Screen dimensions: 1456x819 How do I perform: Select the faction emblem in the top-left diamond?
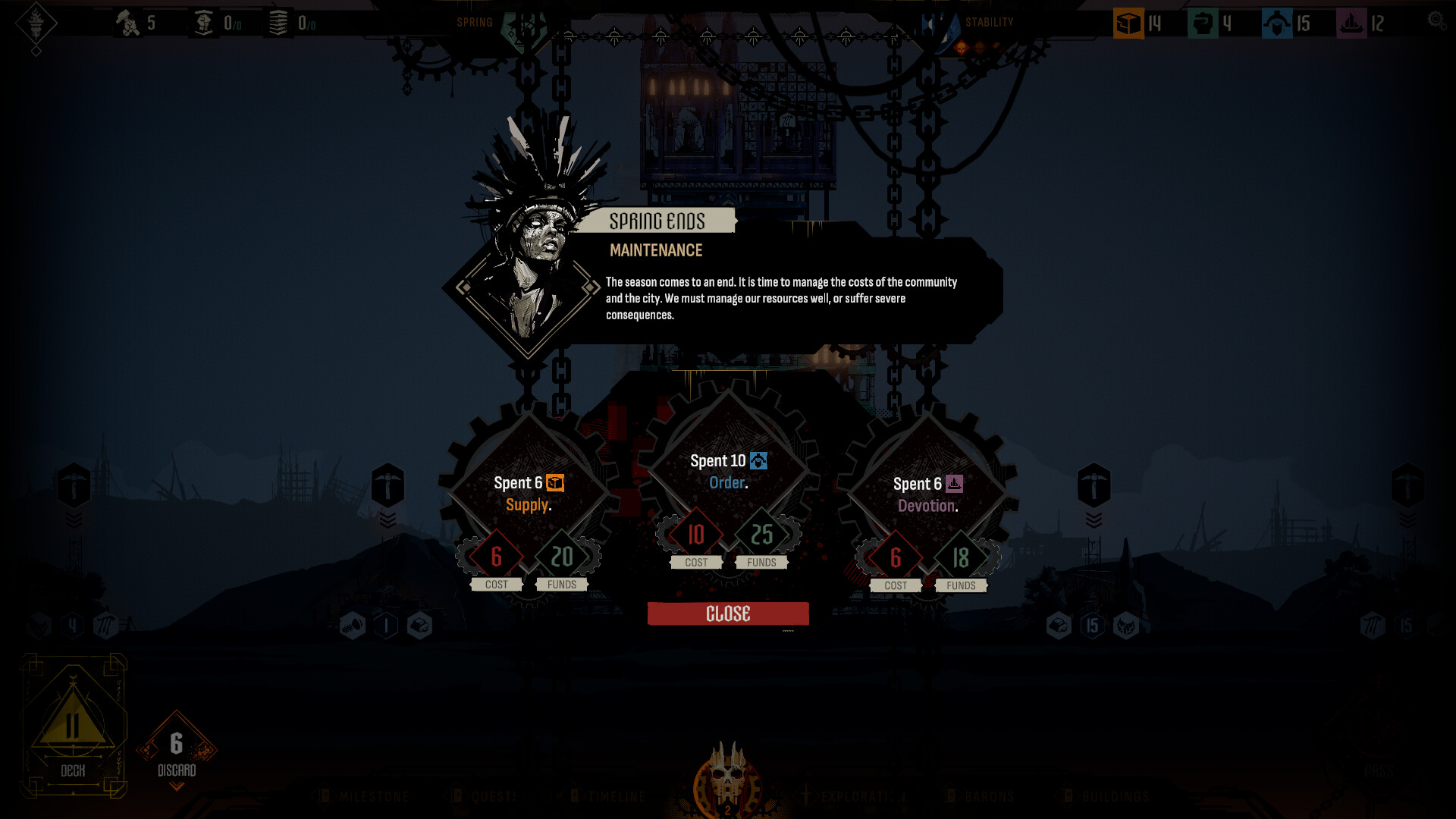(34, 23)
